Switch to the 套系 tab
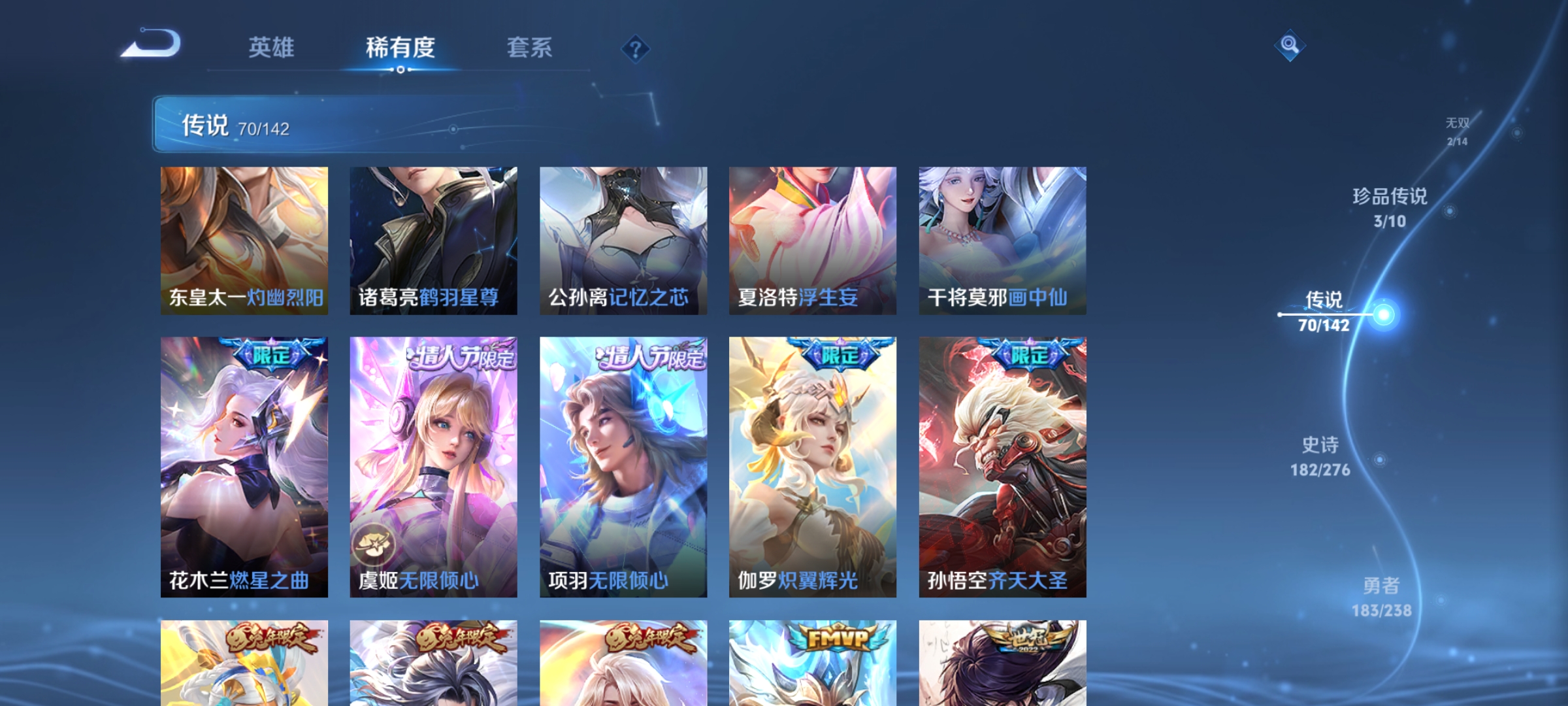The height and width of the screenshot is (706, 1568). tap(531, 47)
